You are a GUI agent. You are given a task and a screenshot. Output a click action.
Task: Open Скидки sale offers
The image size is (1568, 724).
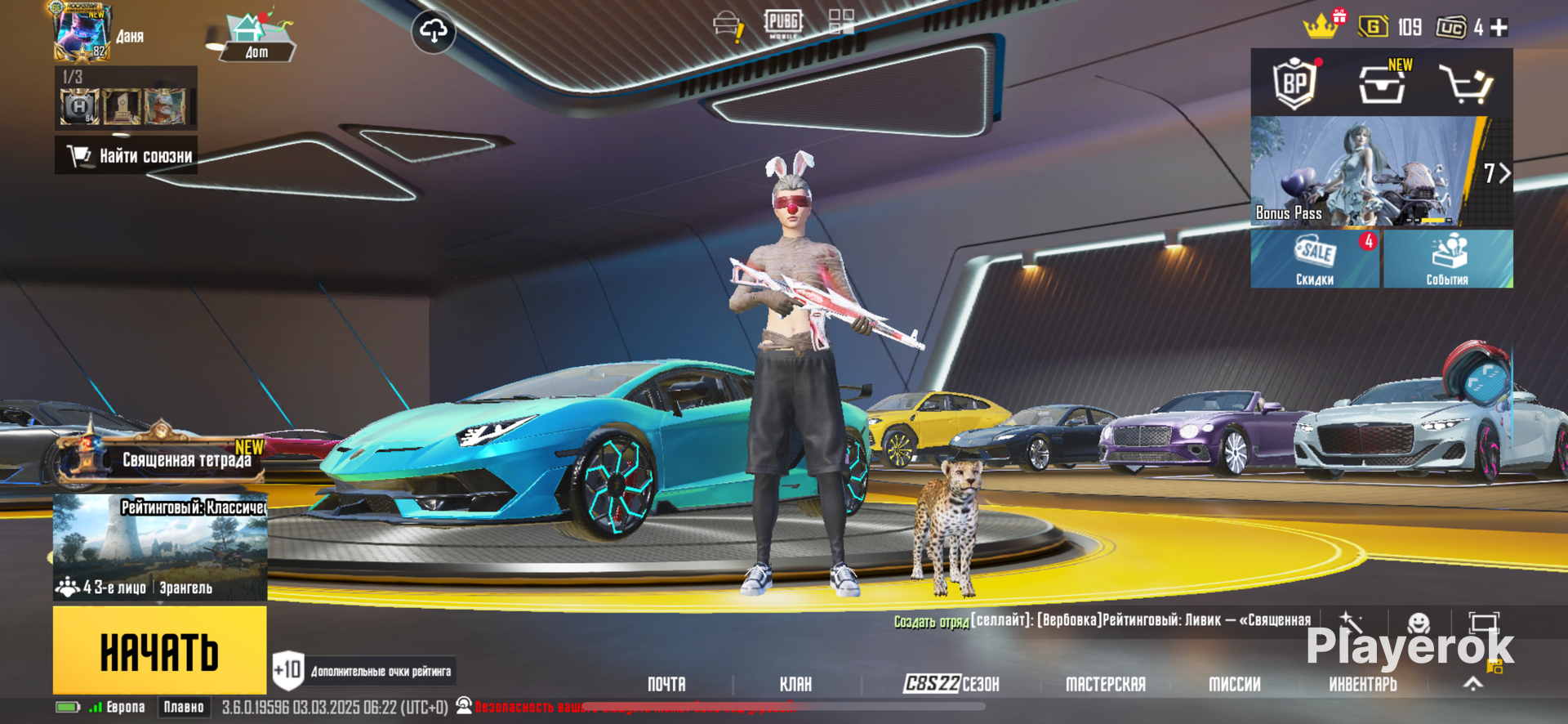[1314, 259]
